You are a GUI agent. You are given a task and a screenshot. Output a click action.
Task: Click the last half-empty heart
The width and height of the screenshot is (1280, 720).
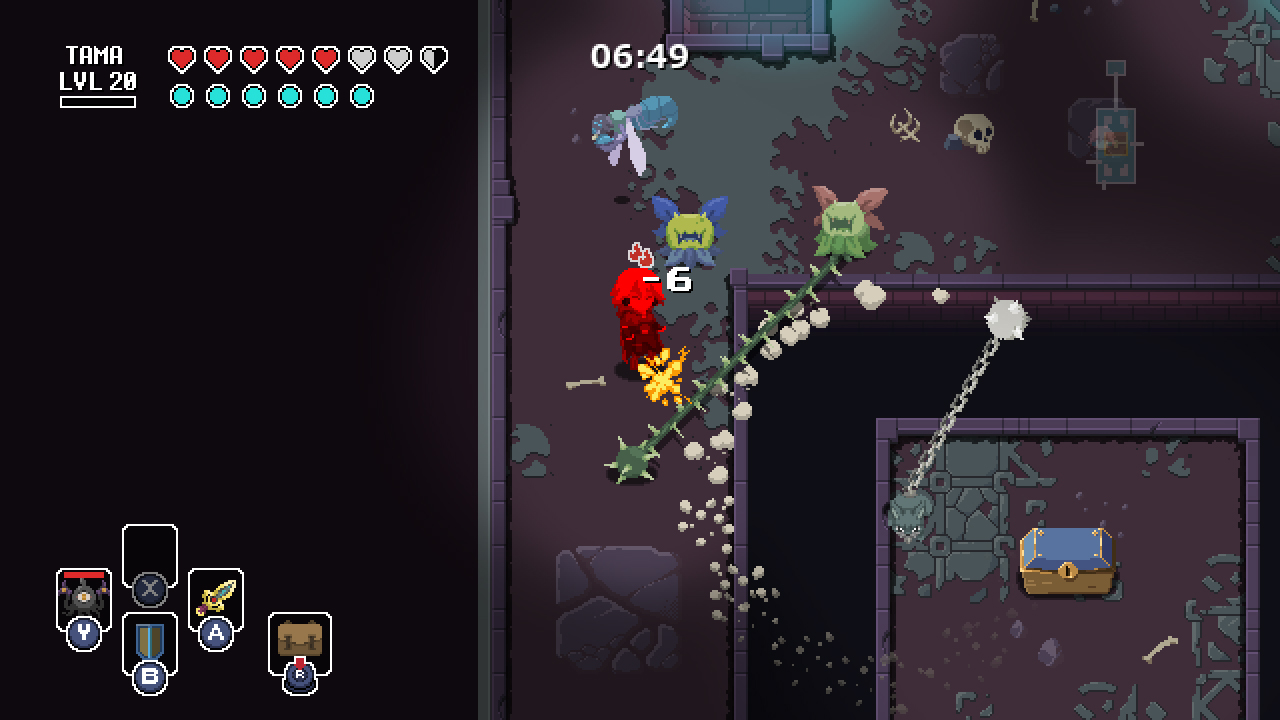point(433,57)
